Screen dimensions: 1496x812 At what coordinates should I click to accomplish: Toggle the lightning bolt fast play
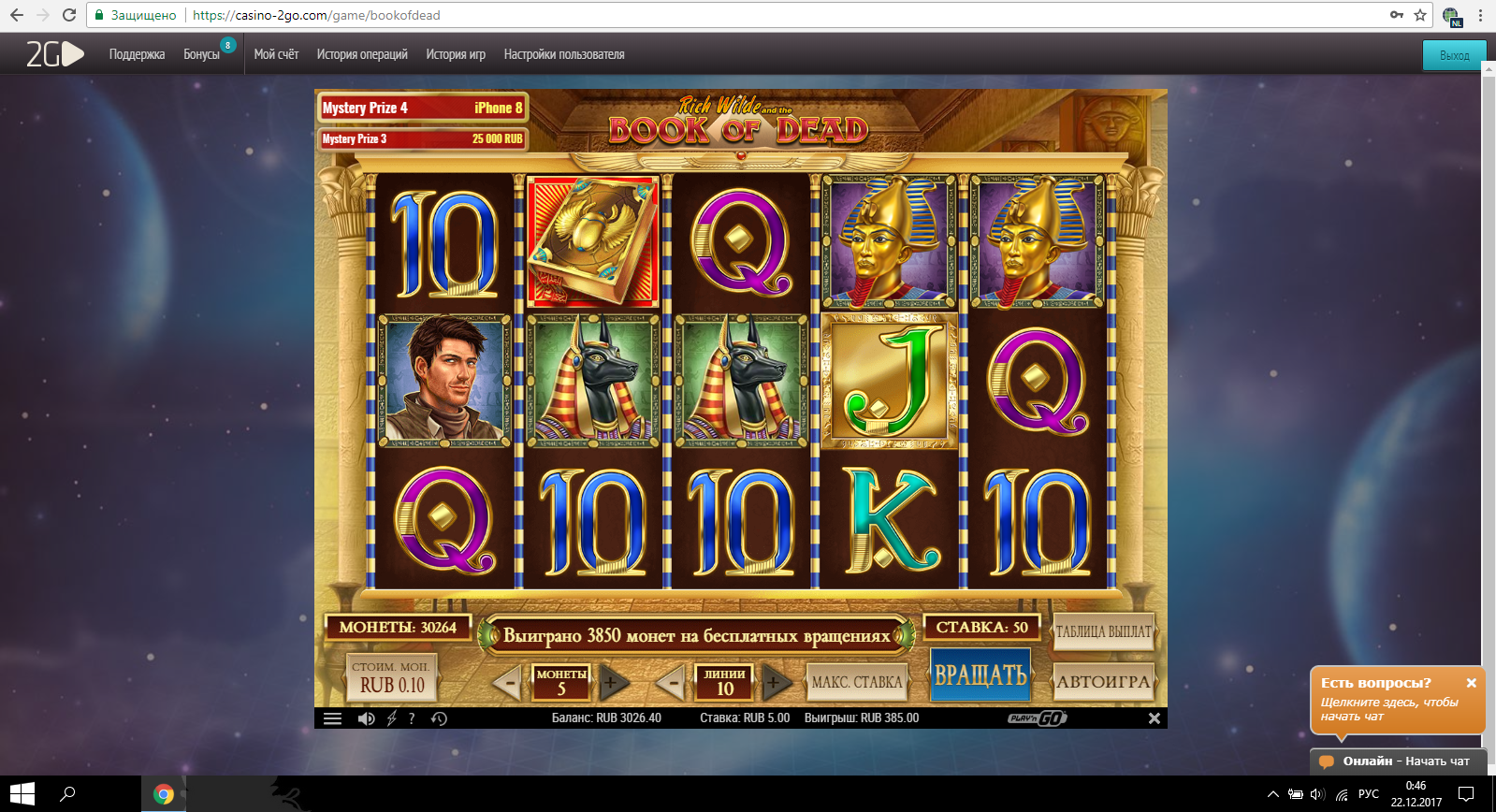(x=391, y=718)
